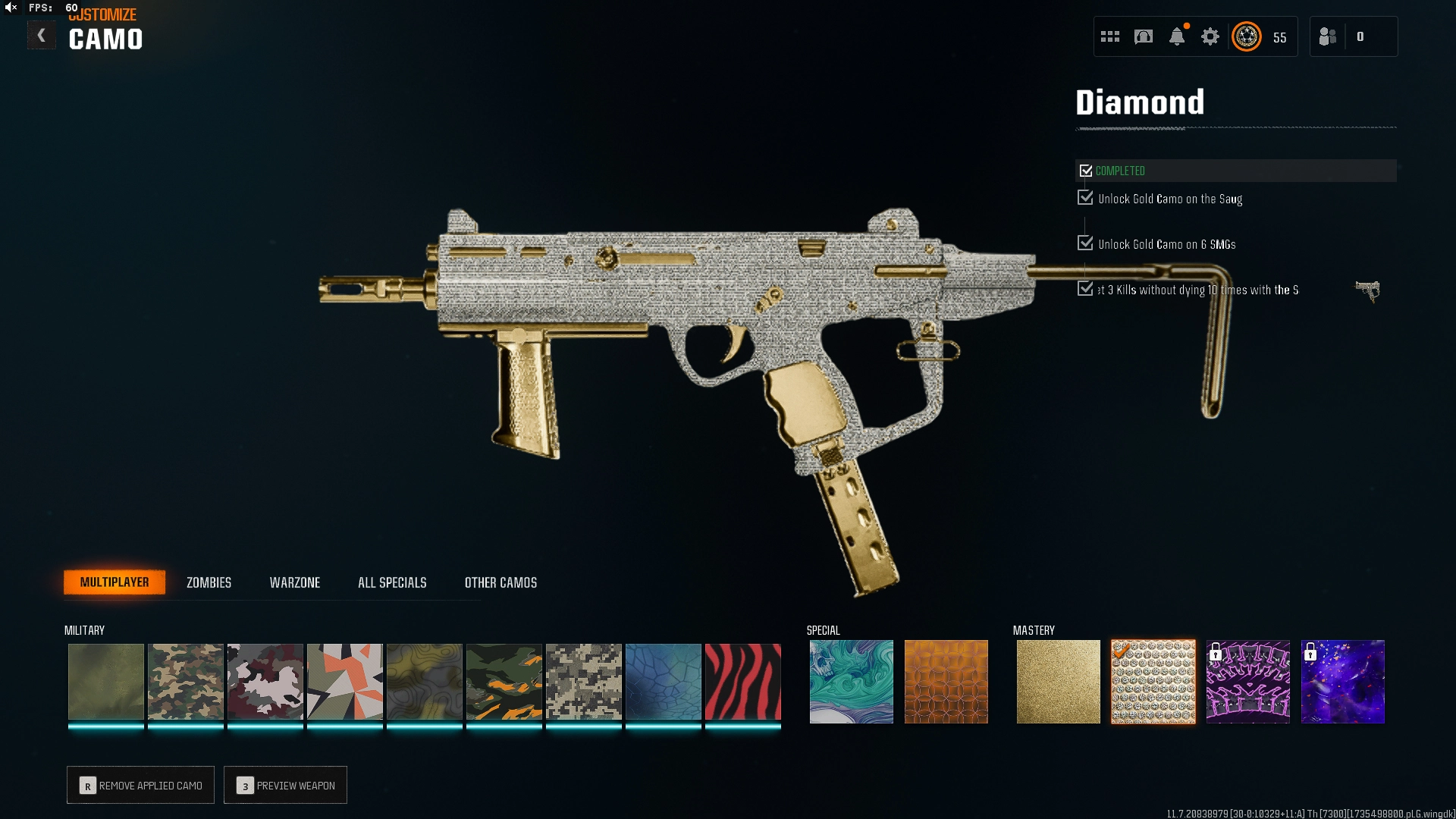The height and width of the screenshot is (819, 1456).
Task: Click the locked purple Dark Spine camo
Action: 1248,681
